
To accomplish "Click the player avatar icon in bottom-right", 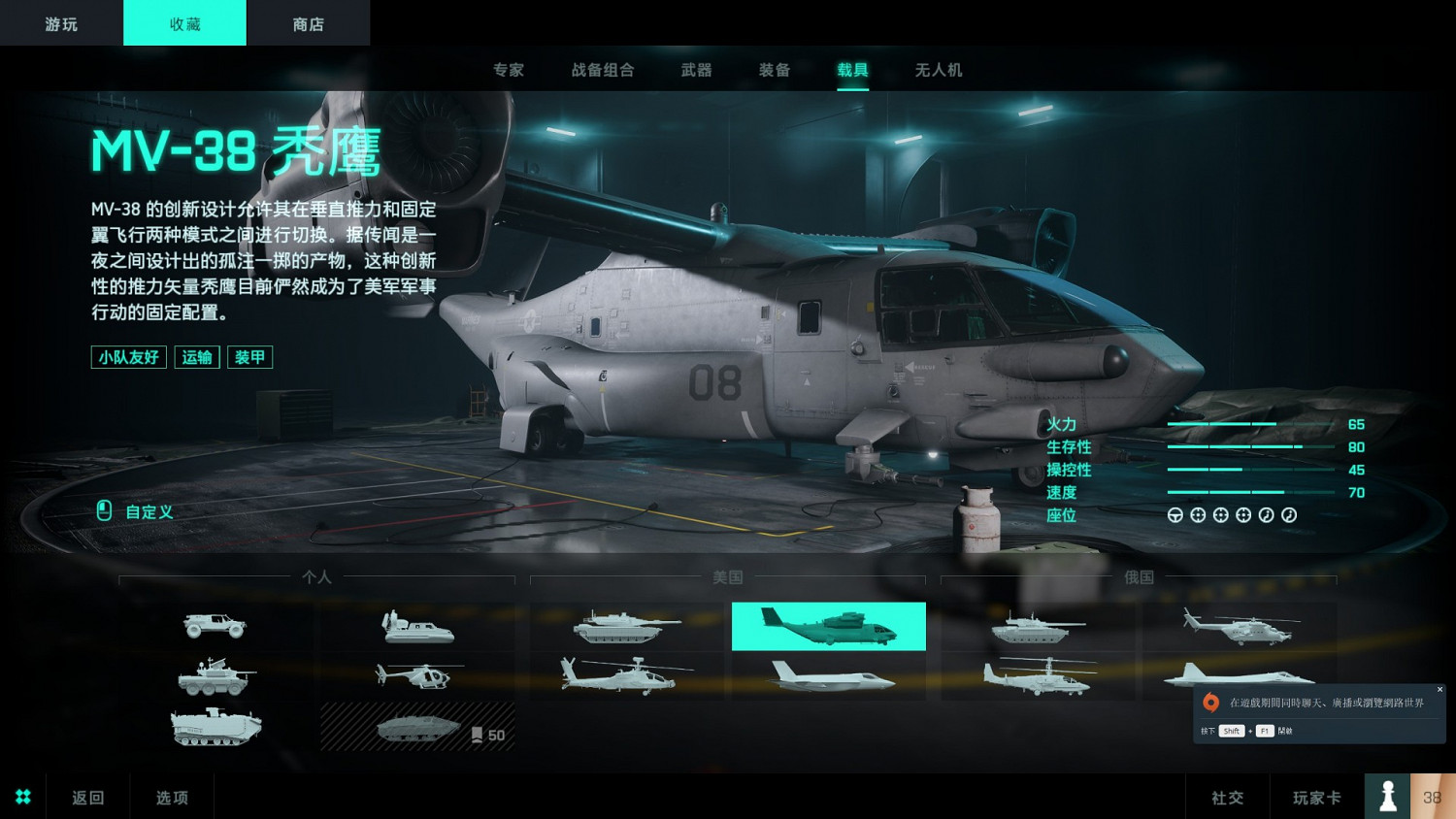I will click(x=1387, y=796).
